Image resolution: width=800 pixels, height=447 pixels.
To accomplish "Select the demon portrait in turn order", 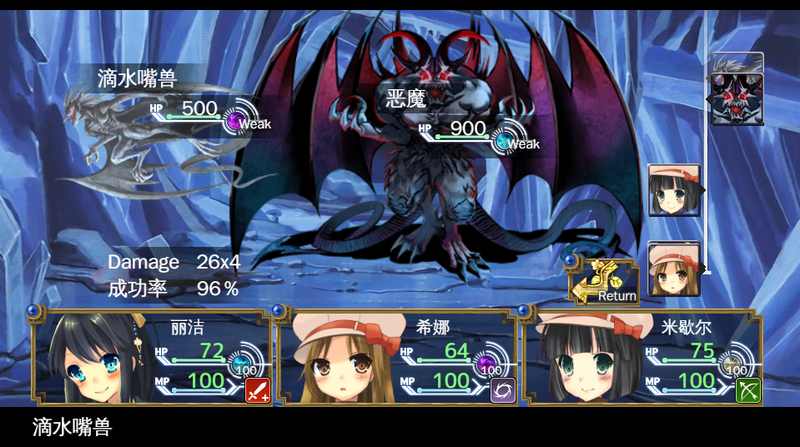I will (x=736, y=90).
